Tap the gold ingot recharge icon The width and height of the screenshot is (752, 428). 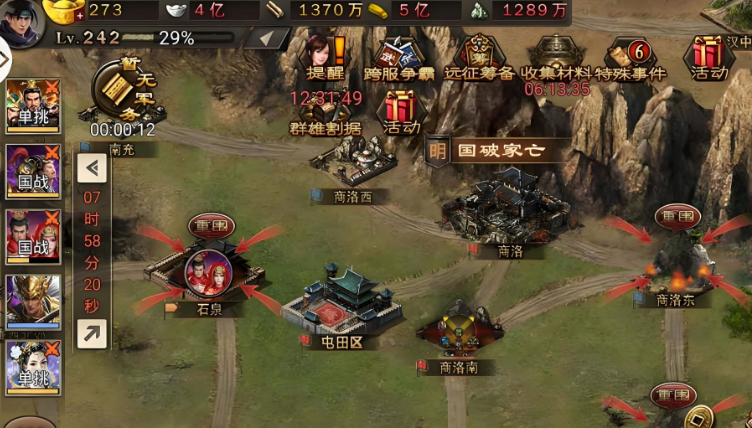click(x=67, y=12)
